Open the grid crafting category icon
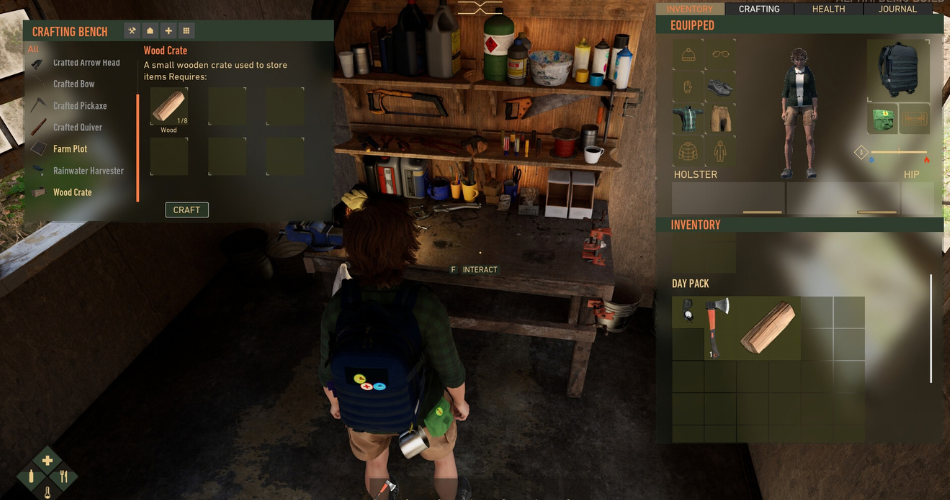Screen dimensions: 950x500 [186, 31]
